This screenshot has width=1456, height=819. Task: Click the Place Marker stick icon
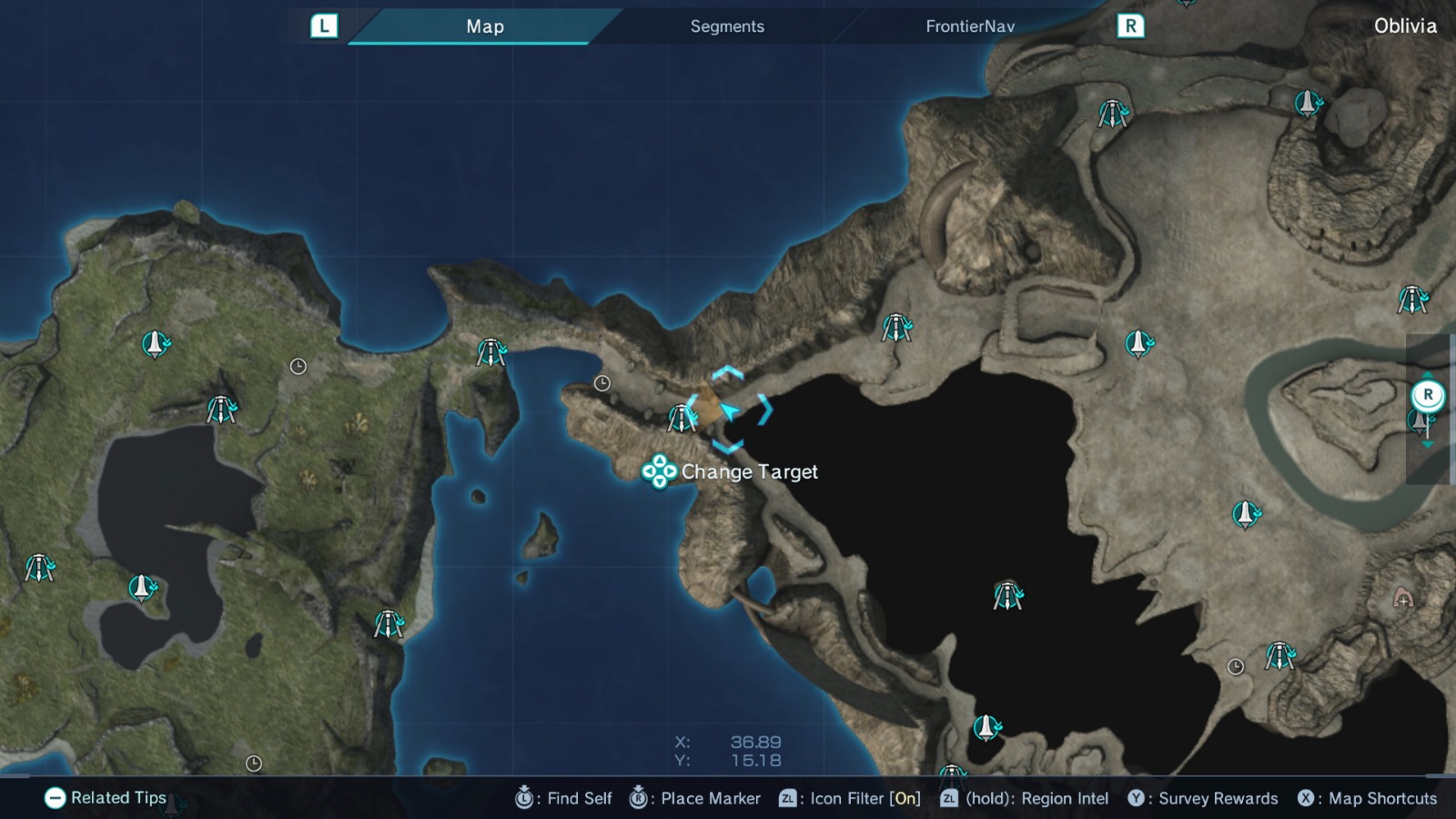point(640,798)
